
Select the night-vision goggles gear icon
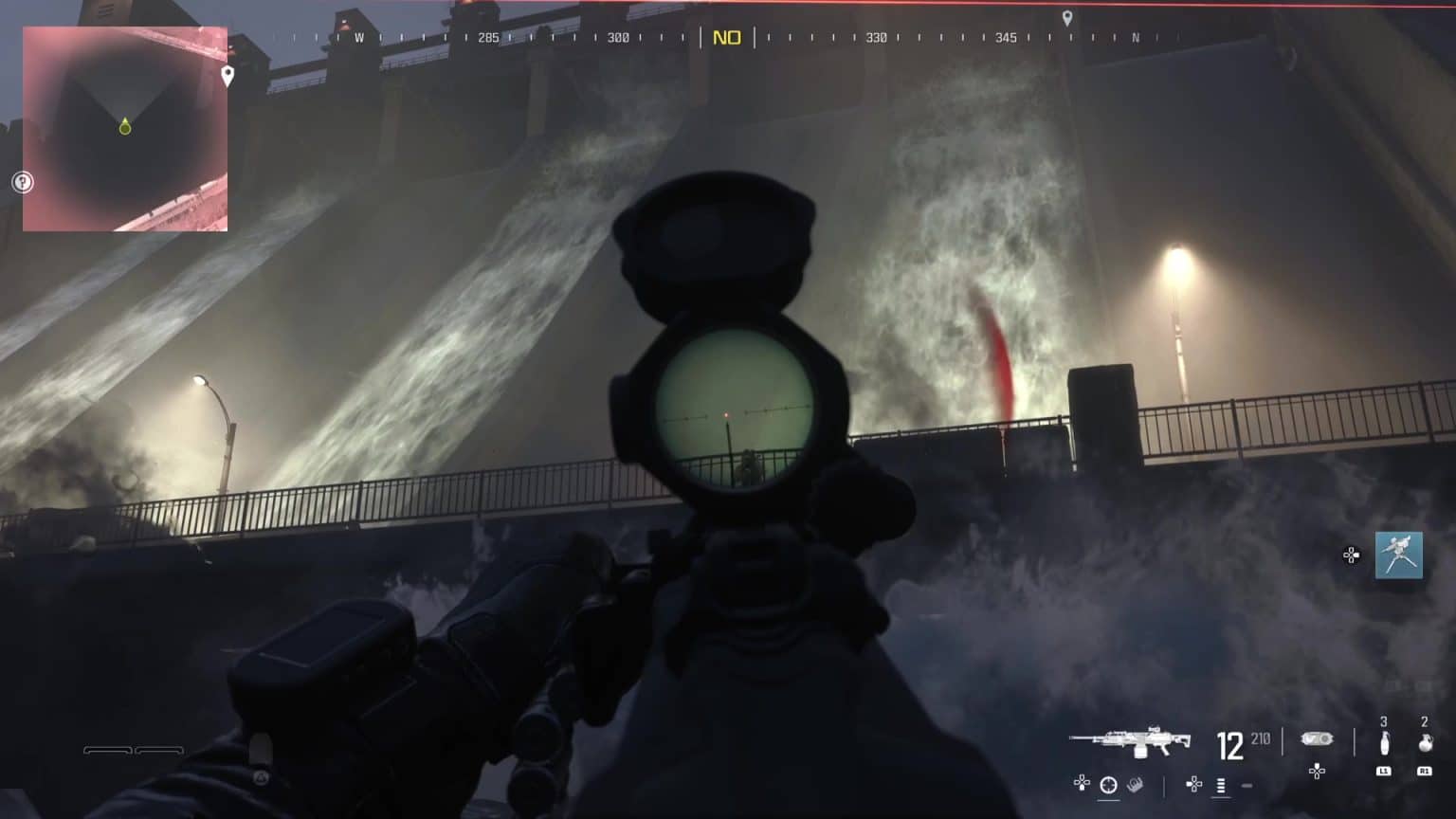tap(1318, 738)
